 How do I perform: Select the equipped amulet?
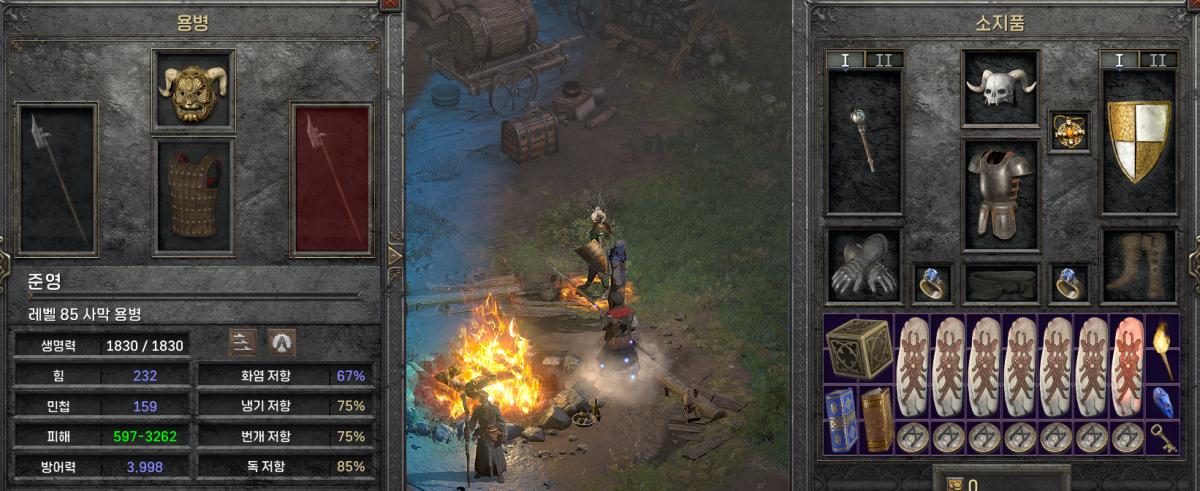[x=1069, y=131]
